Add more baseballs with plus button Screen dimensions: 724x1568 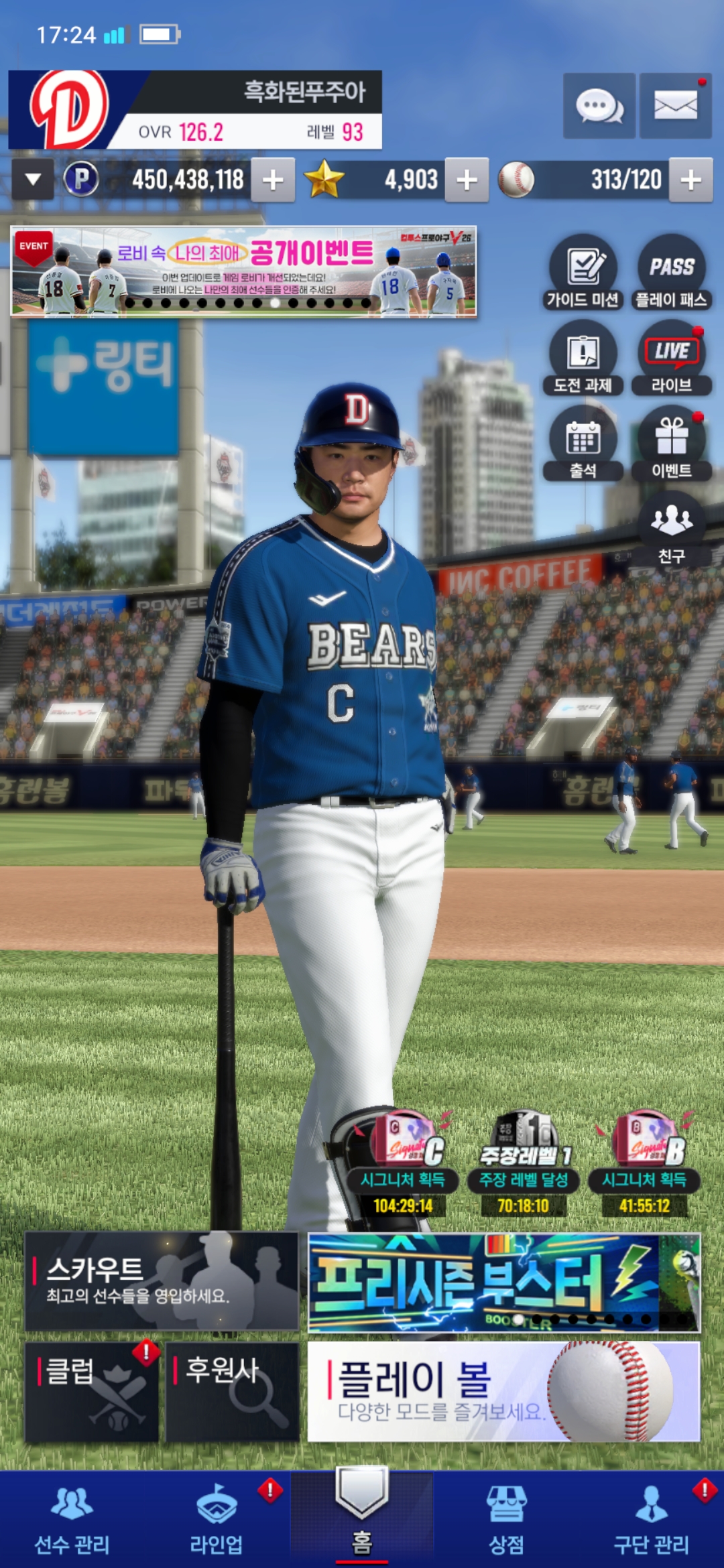click(x=690, y=180)
